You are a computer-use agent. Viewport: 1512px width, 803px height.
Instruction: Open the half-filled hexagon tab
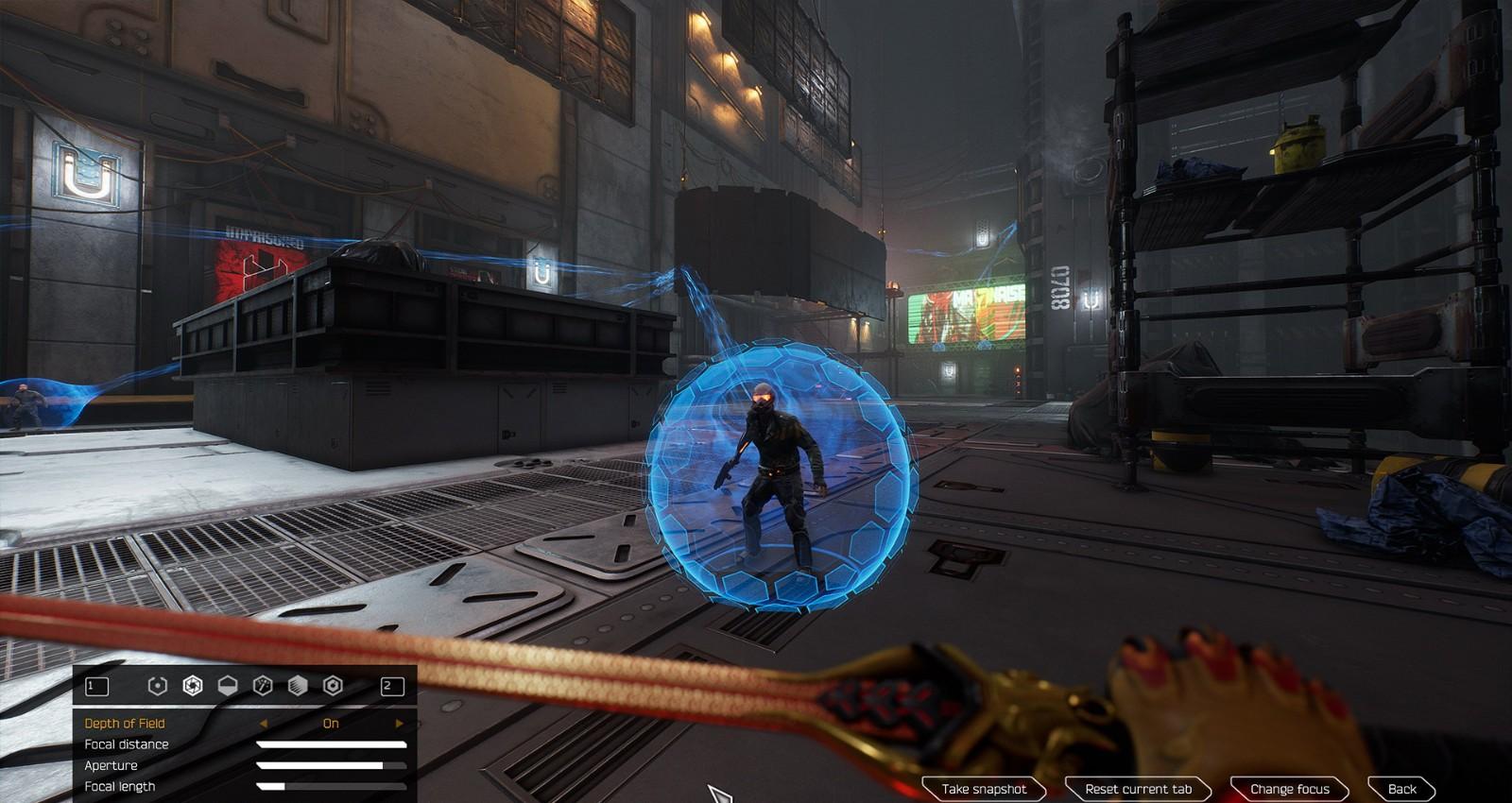[228, 686]
